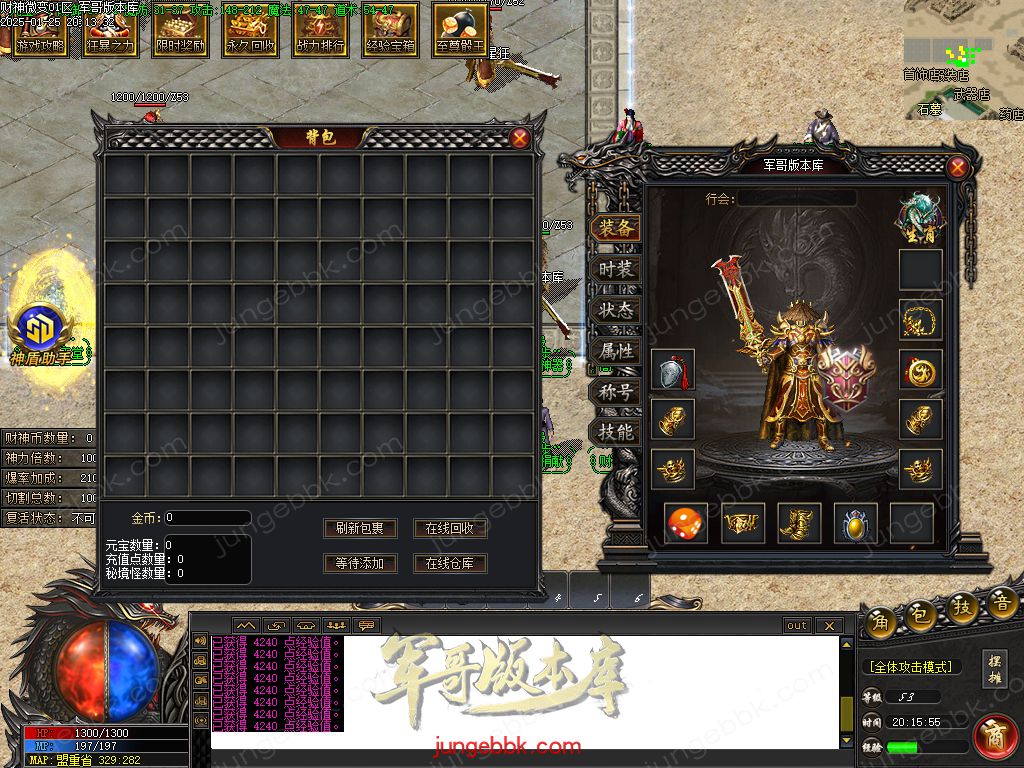This screenshot has height=768, width=1024.
Task: Open the 属性 attributes tab
Action: click(616, 351)
